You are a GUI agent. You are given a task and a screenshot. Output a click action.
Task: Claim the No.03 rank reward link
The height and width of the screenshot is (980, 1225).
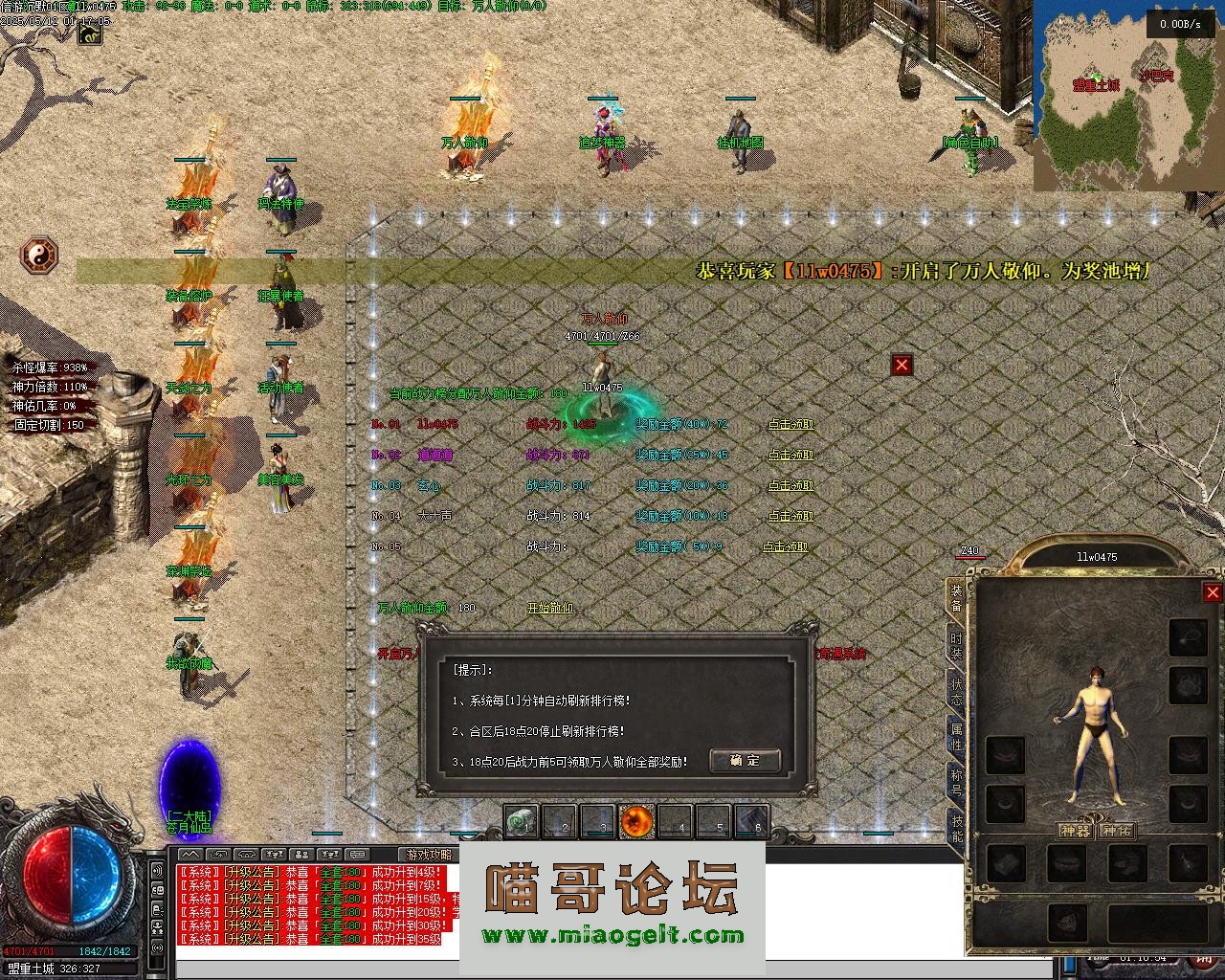791,485
